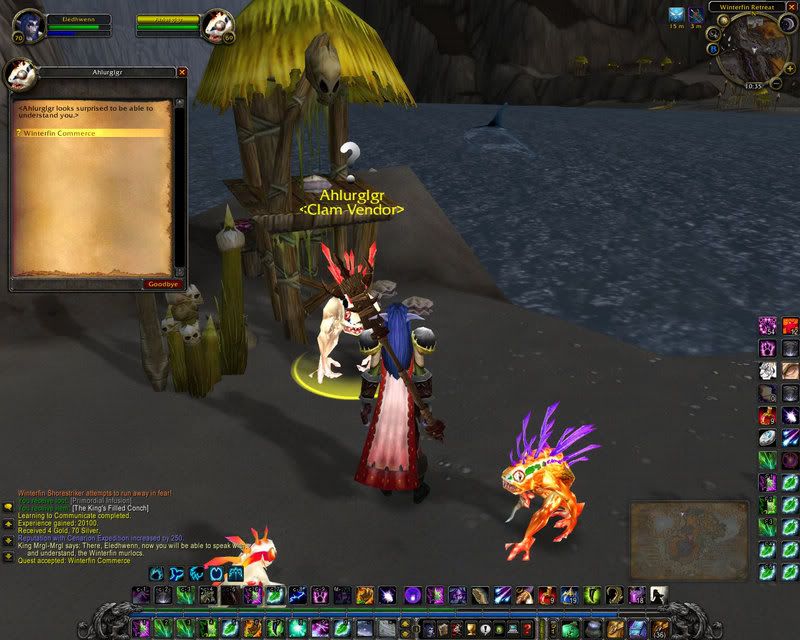This screenshot has width=800, height=640.
Task: Click the target's murloc portrait
Action: [217, 26]
